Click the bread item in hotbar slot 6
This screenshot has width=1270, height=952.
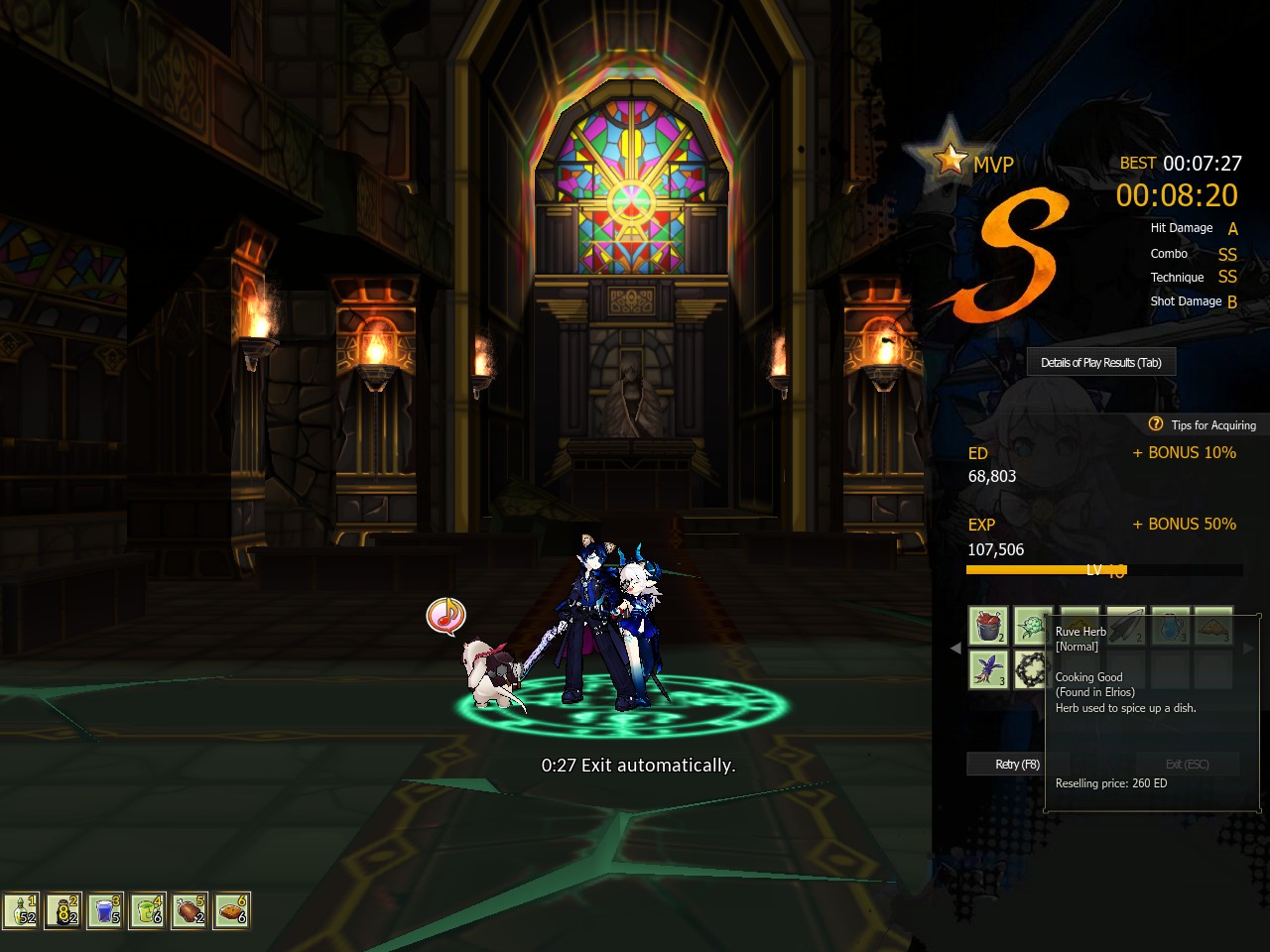point(232,909)
